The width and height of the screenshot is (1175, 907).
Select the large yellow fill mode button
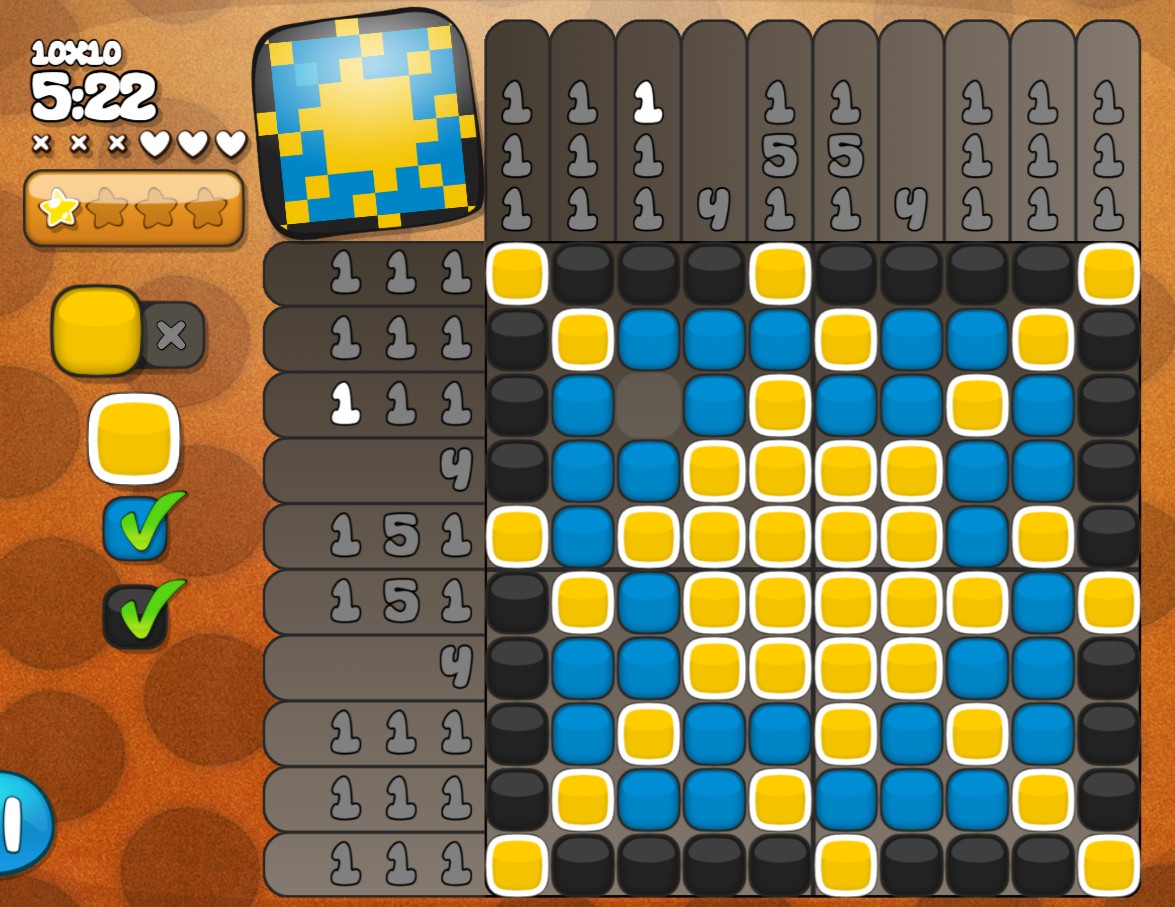pyautogui.click(x=96, y=331)
